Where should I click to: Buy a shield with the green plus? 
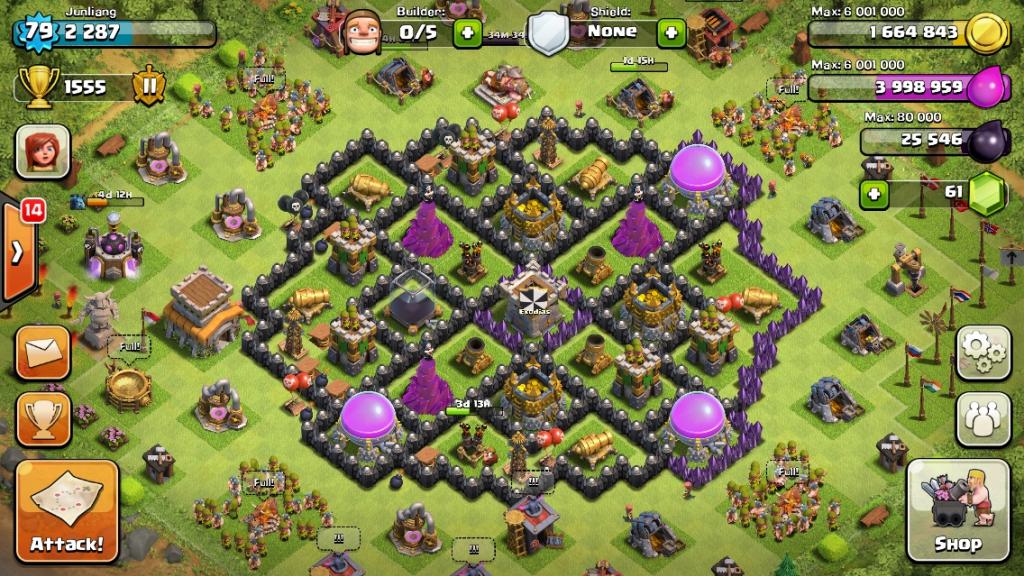[x=670, y=32]
